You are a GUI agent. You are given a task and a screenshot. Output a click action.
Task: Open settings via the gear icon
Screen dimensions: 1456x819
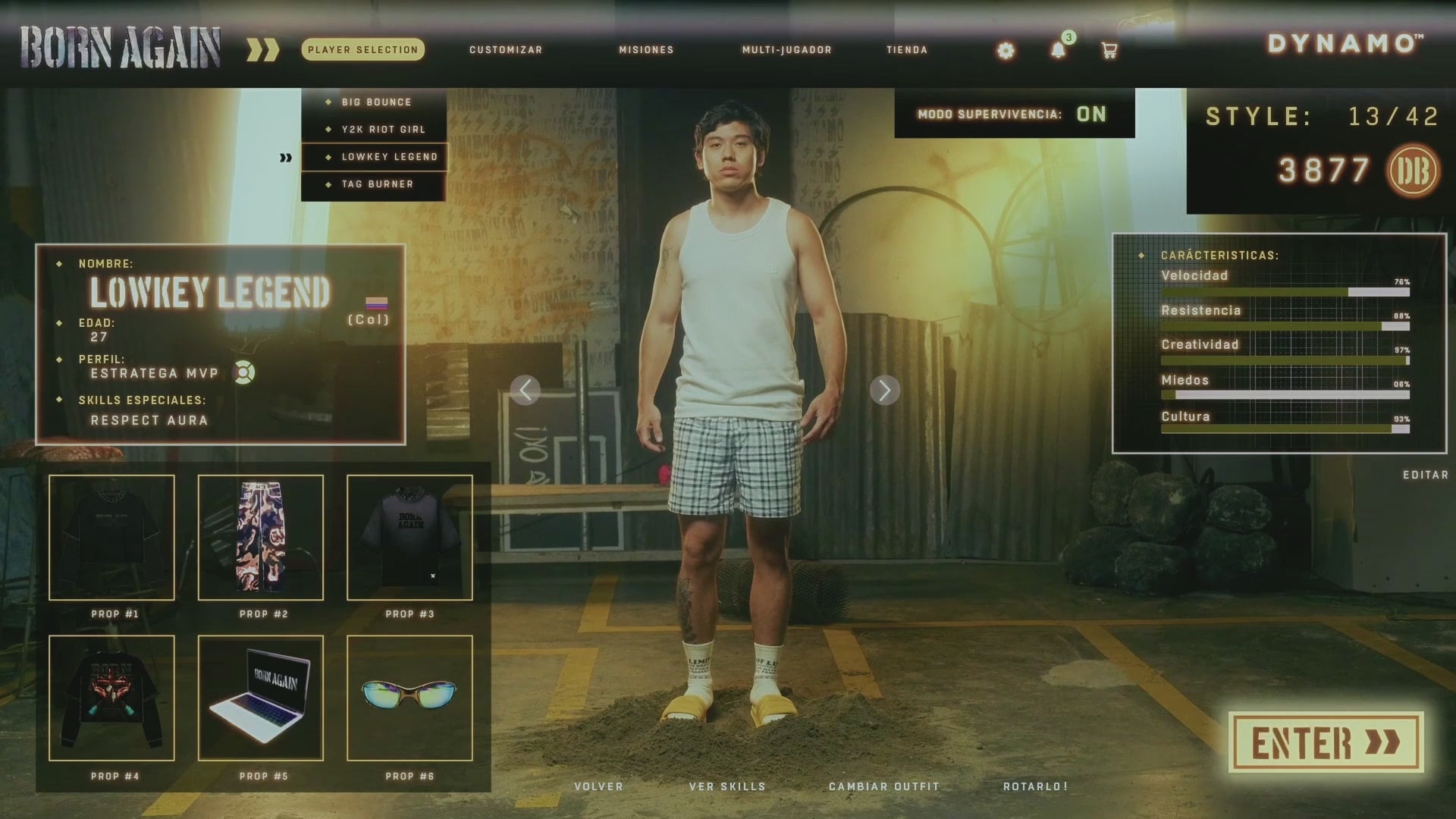pos(1006,51)
